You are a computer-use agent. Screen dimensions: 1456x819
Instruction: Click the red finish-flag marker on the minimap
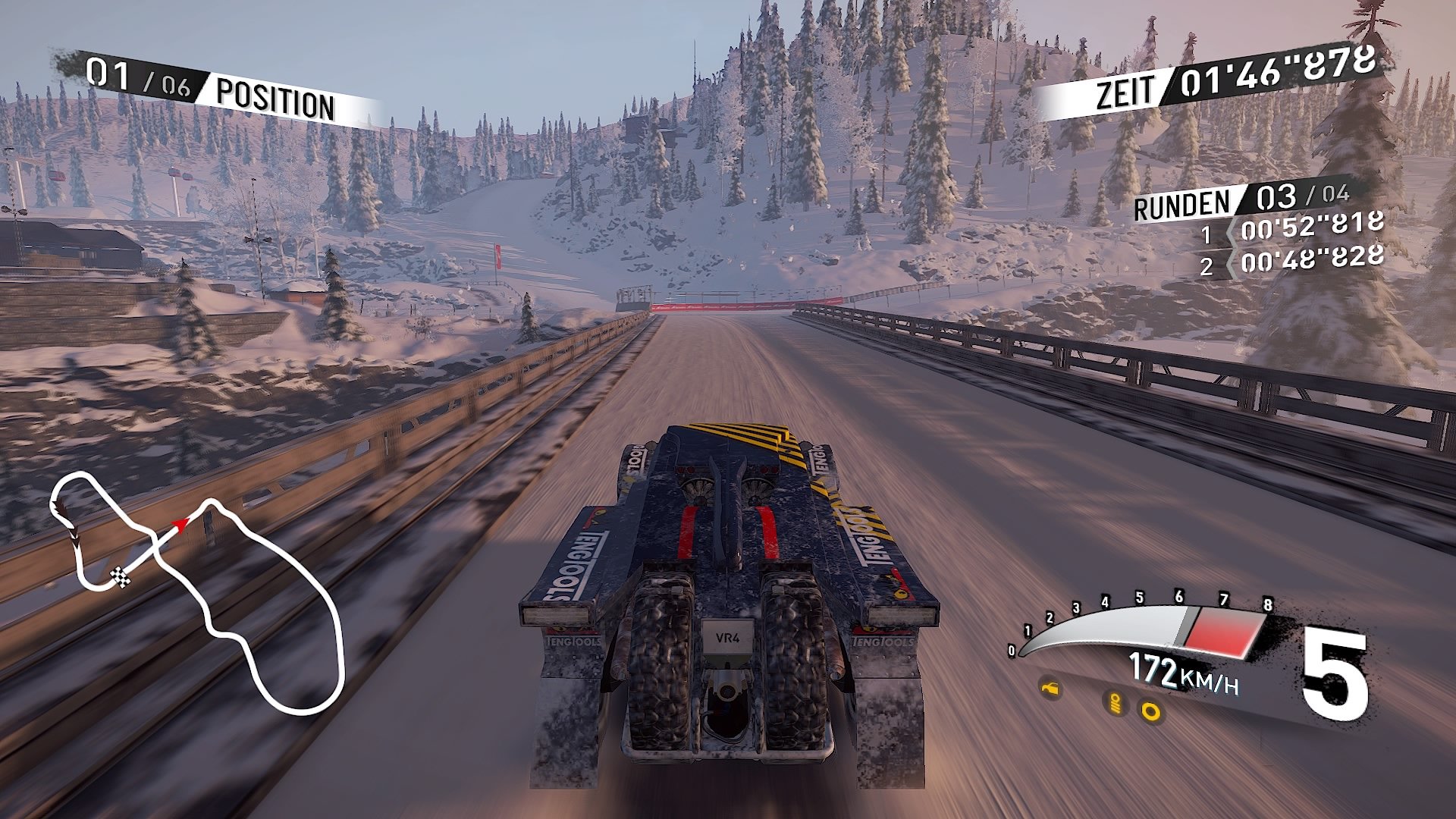[x=181, y=526]
